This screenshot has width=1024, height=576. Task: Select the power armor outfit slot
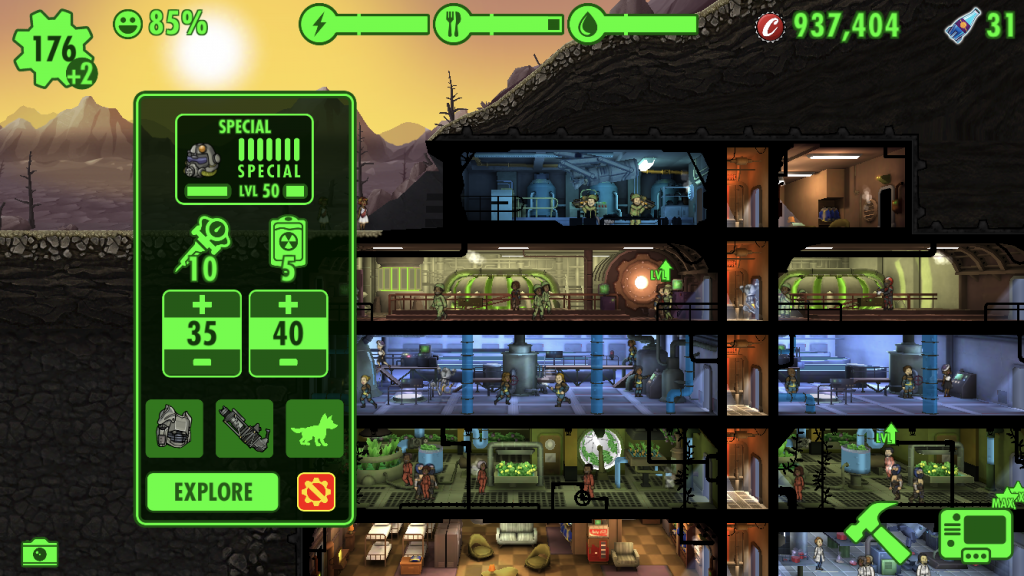[174, 429]
